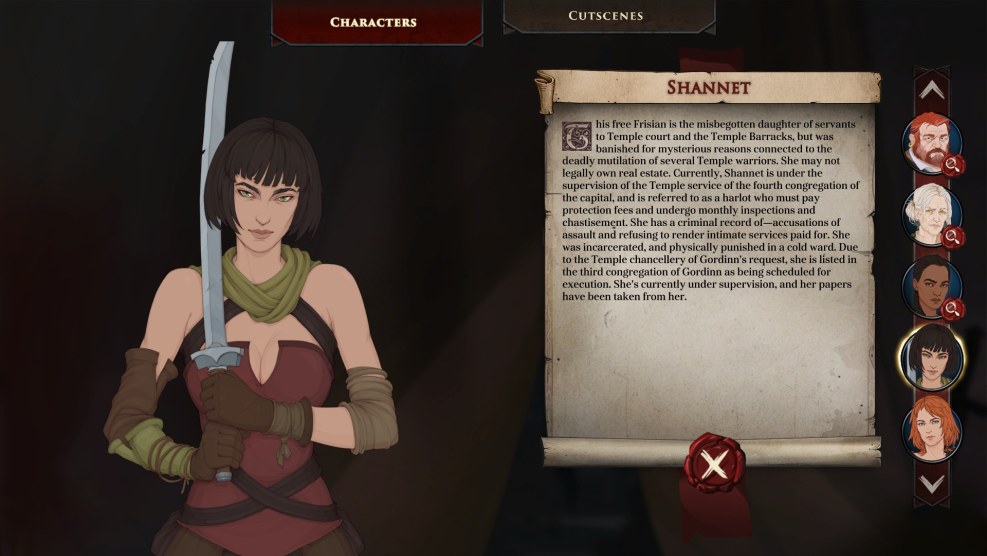Choose the white-haired character portrait
The image size is (987, 556).
[930, 214]
